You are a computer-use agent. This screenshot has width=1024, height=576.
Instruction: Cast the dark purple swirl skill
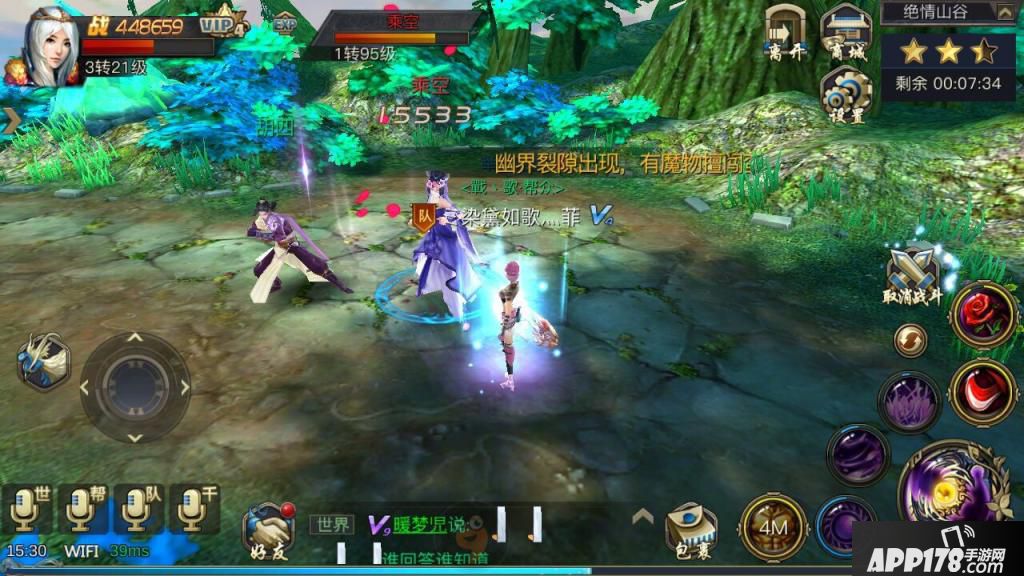tap(858, 454)
